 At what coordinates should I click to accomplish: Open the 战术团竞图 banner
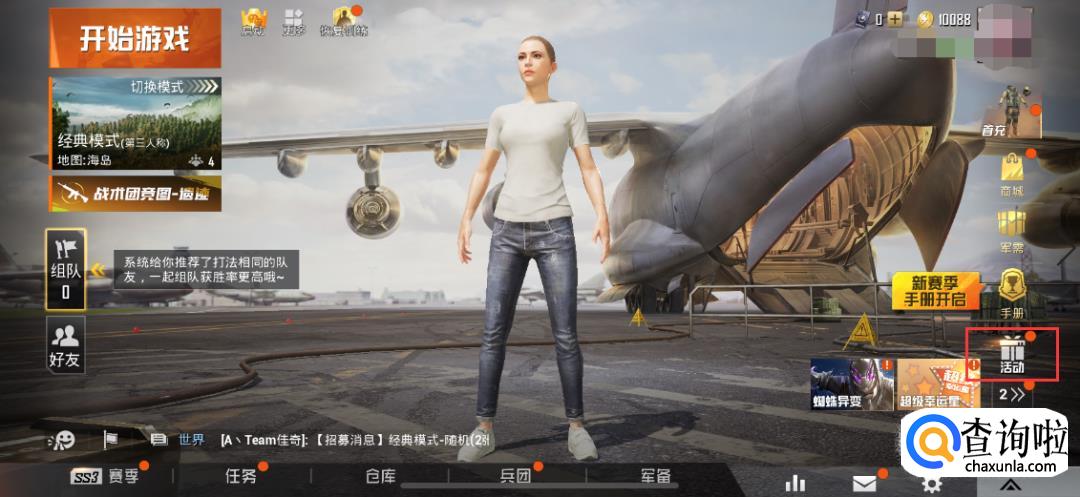pos(135,193)
